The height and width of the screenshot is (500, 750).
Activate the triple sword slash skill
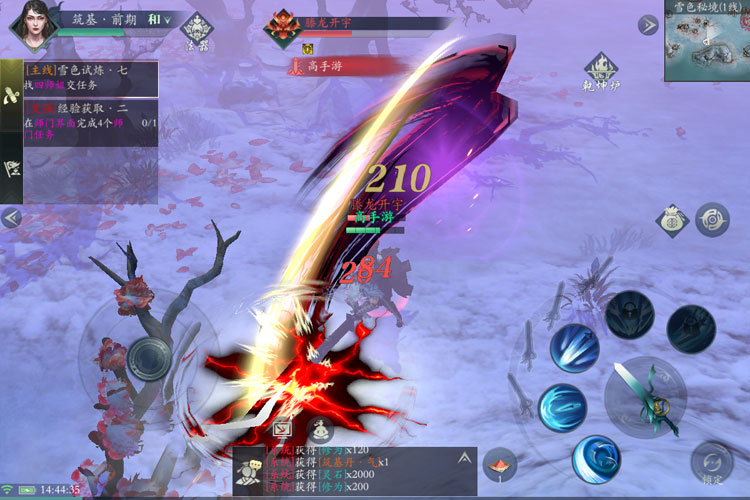[x=574, y=348]
